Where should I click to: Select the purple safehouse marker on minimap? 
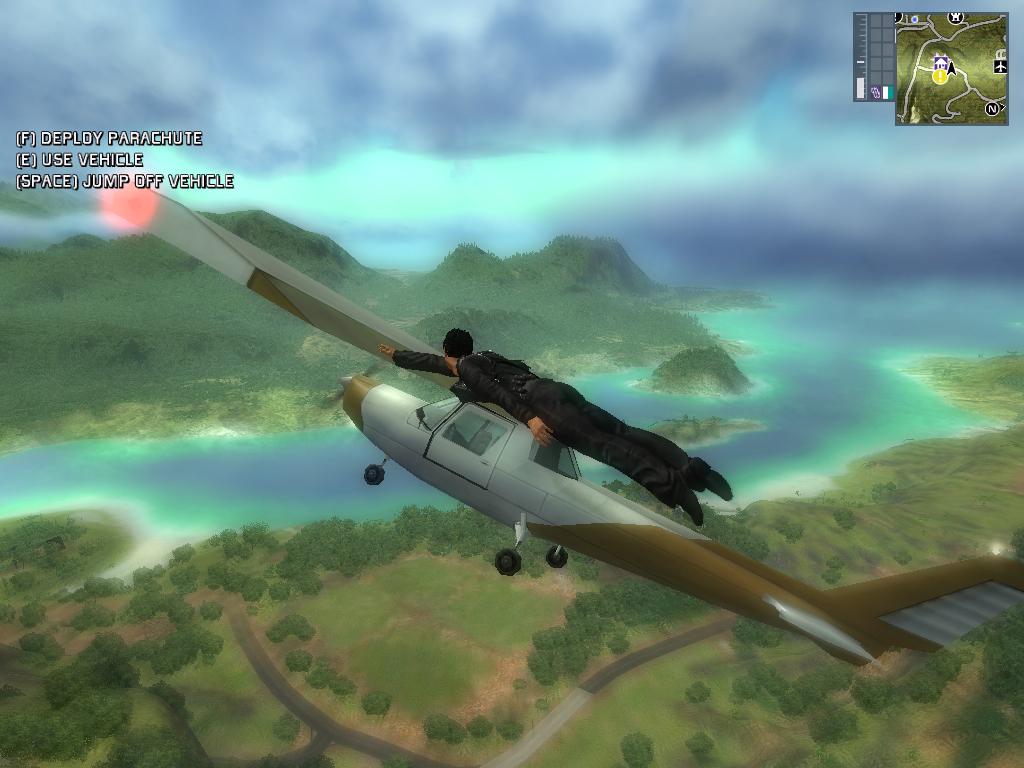pos(939,64)
